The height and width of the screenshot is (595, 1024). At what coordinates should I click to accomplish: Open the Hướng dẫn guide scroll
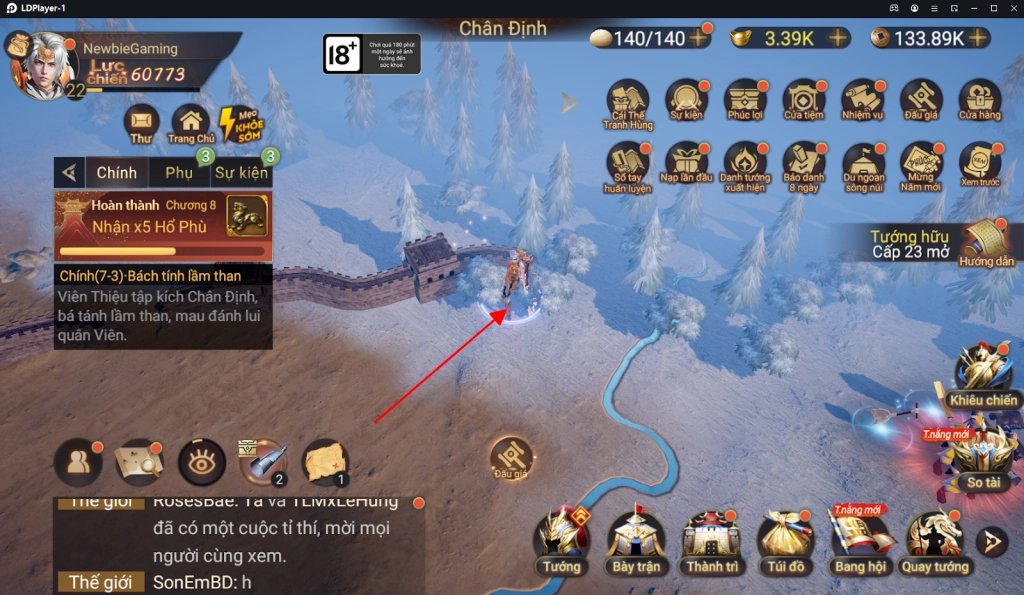click(x=983, y=243)
